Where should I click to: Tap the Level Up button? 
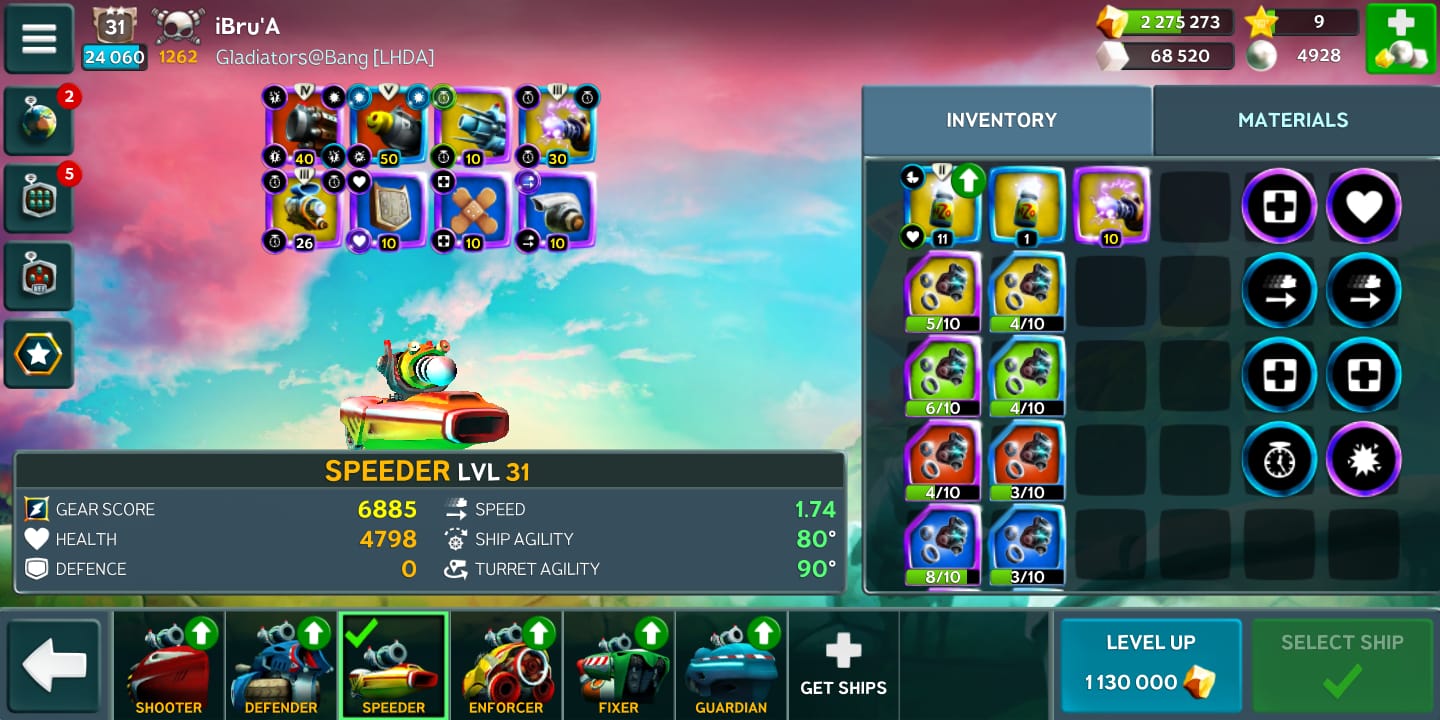pyautogui.click(x=1150, y=664)
